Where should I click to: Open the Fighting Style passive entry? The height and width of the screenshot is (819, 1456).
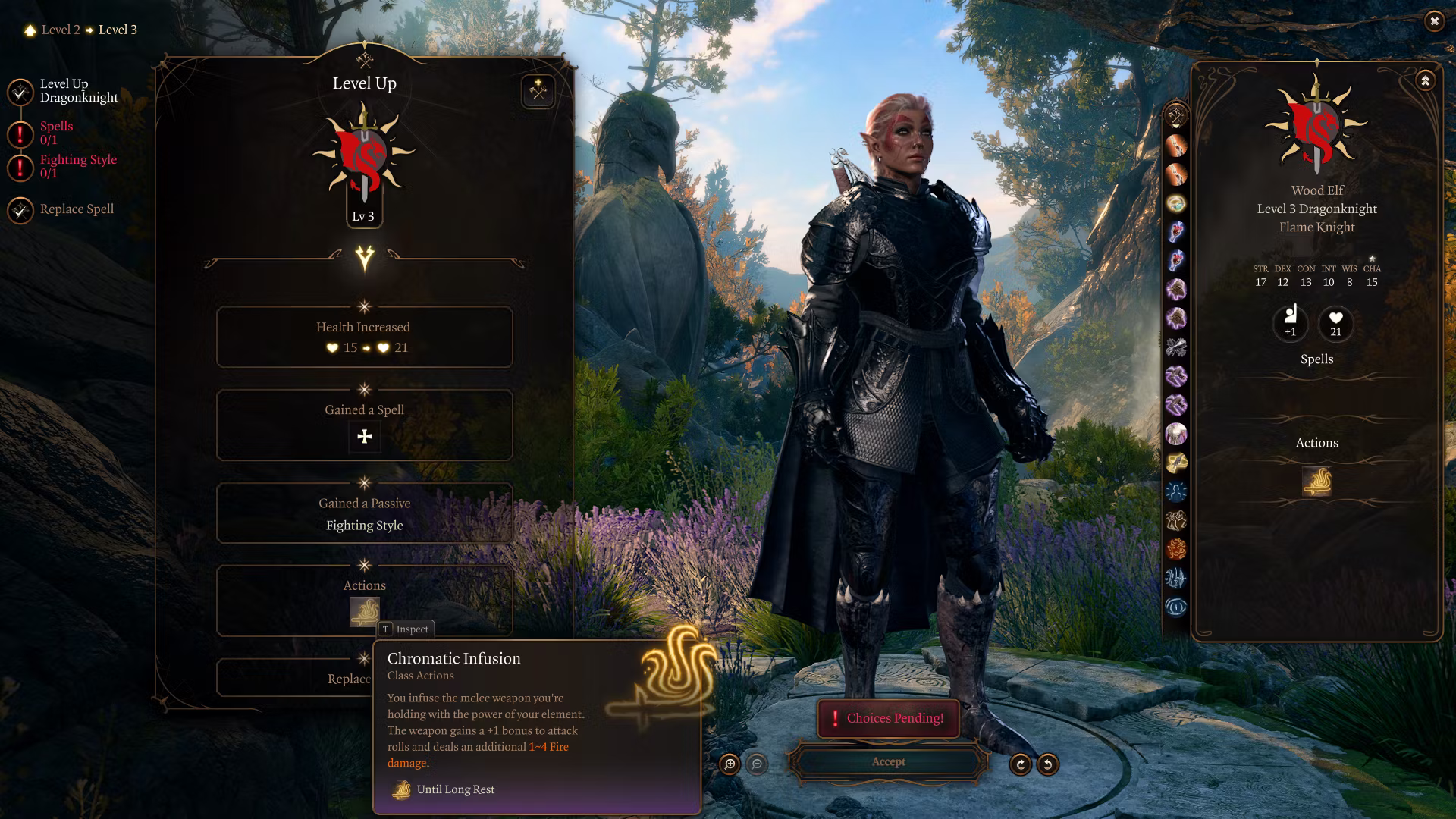coord(364,526)
